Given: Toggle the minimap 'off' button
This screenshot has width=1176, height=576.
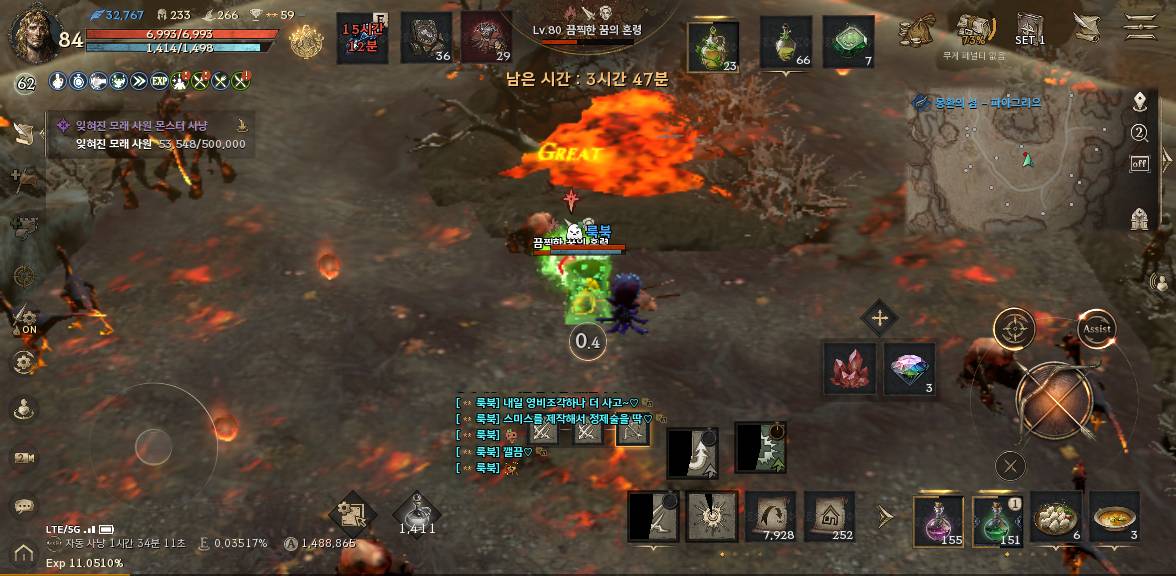Looking at the screenshot, I should coord(1139,164).
